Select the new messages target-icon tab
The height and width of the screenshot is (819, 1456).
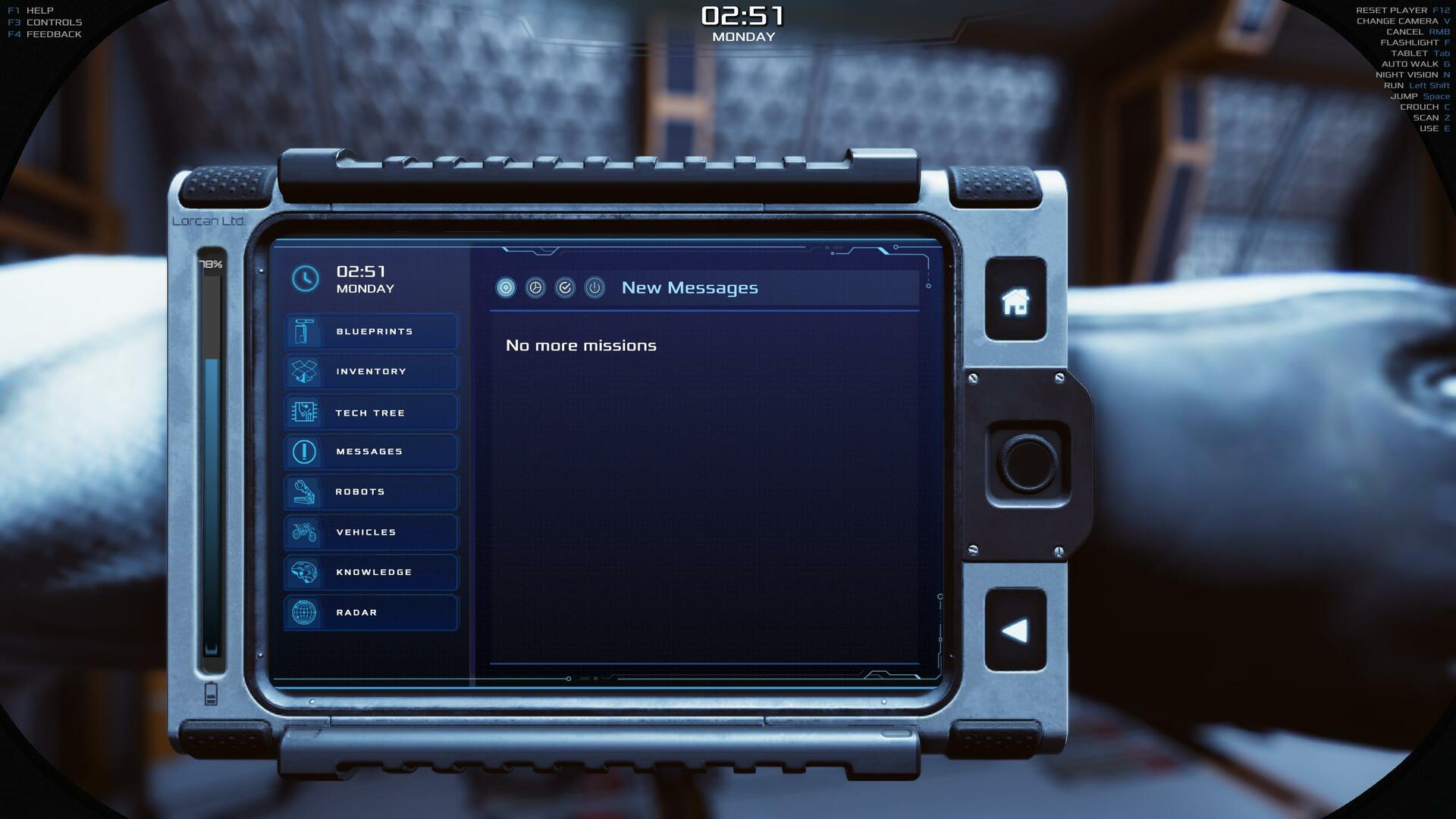click(x=506, y=287)
